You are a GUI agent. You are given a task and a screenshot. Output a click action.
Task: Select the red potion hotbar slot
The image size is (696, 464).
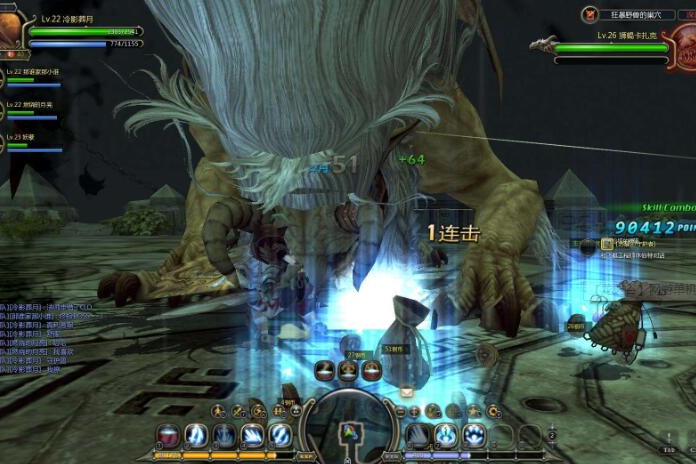pyautogui.click(x=169, y=436)
